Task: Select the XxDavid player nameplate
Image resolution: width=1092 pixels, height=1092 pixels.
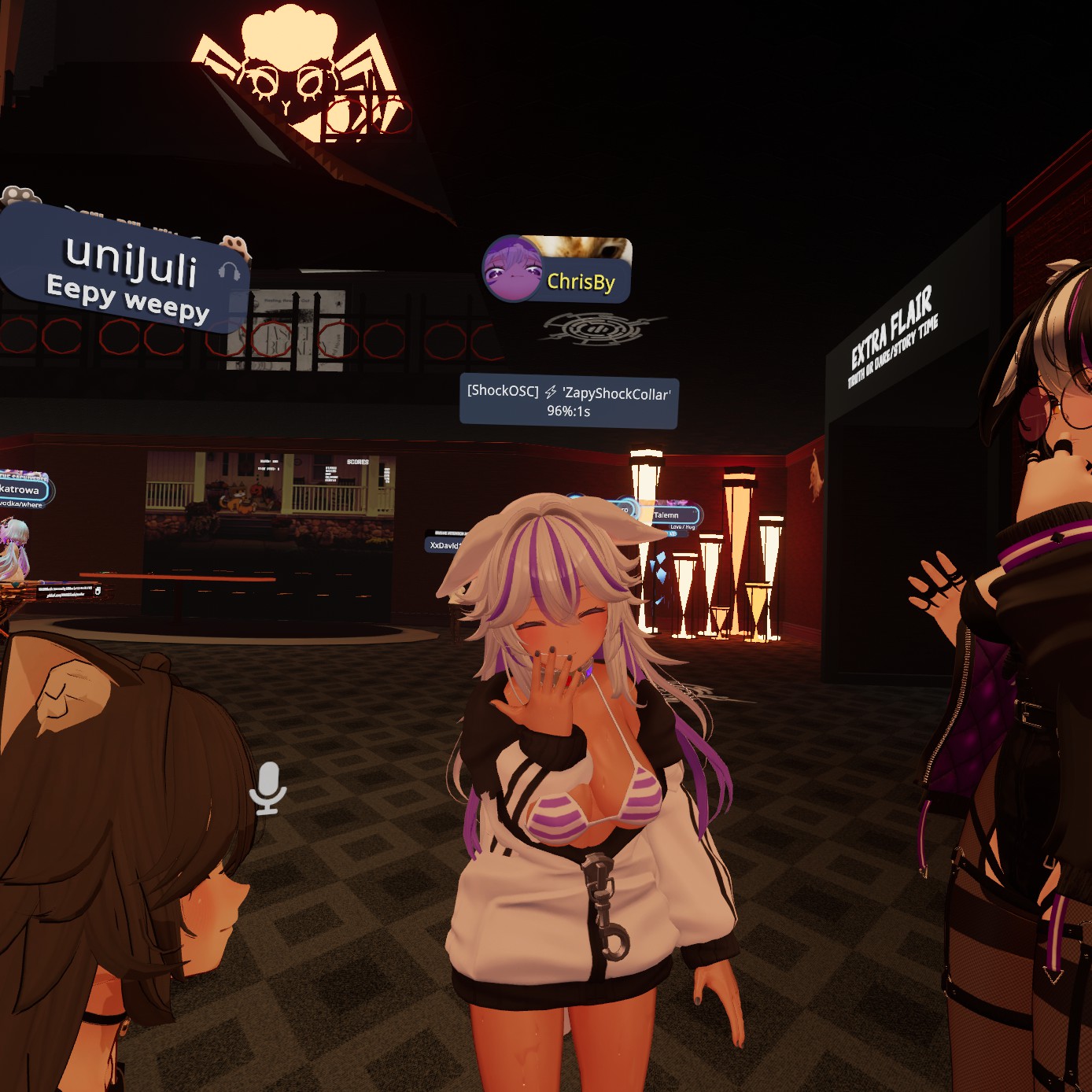Action: (x=445, y=544)
